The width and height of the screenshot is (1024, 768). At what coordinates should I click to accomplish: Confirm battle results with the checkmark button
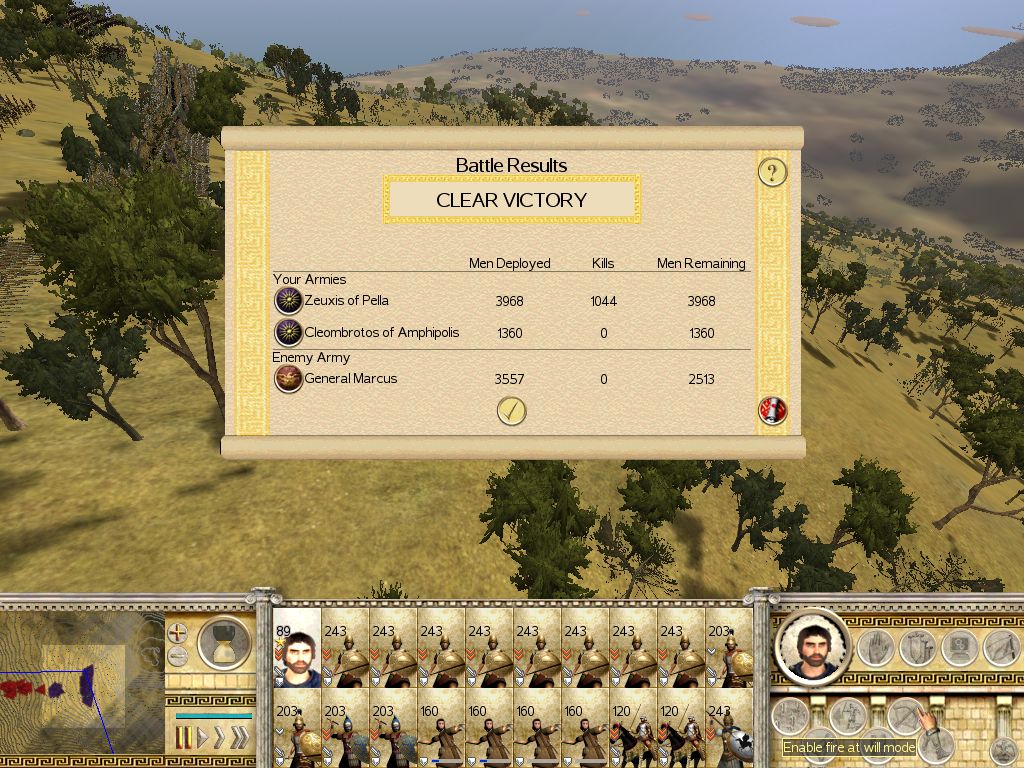(x=511, y=411)
